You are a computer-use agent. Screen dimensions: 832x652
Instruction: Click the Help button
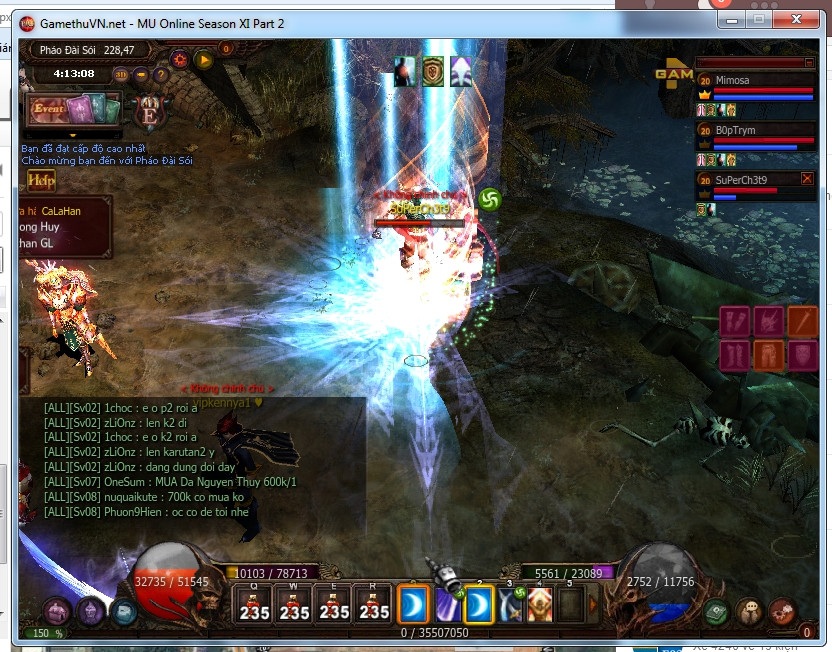coord(42,179)
